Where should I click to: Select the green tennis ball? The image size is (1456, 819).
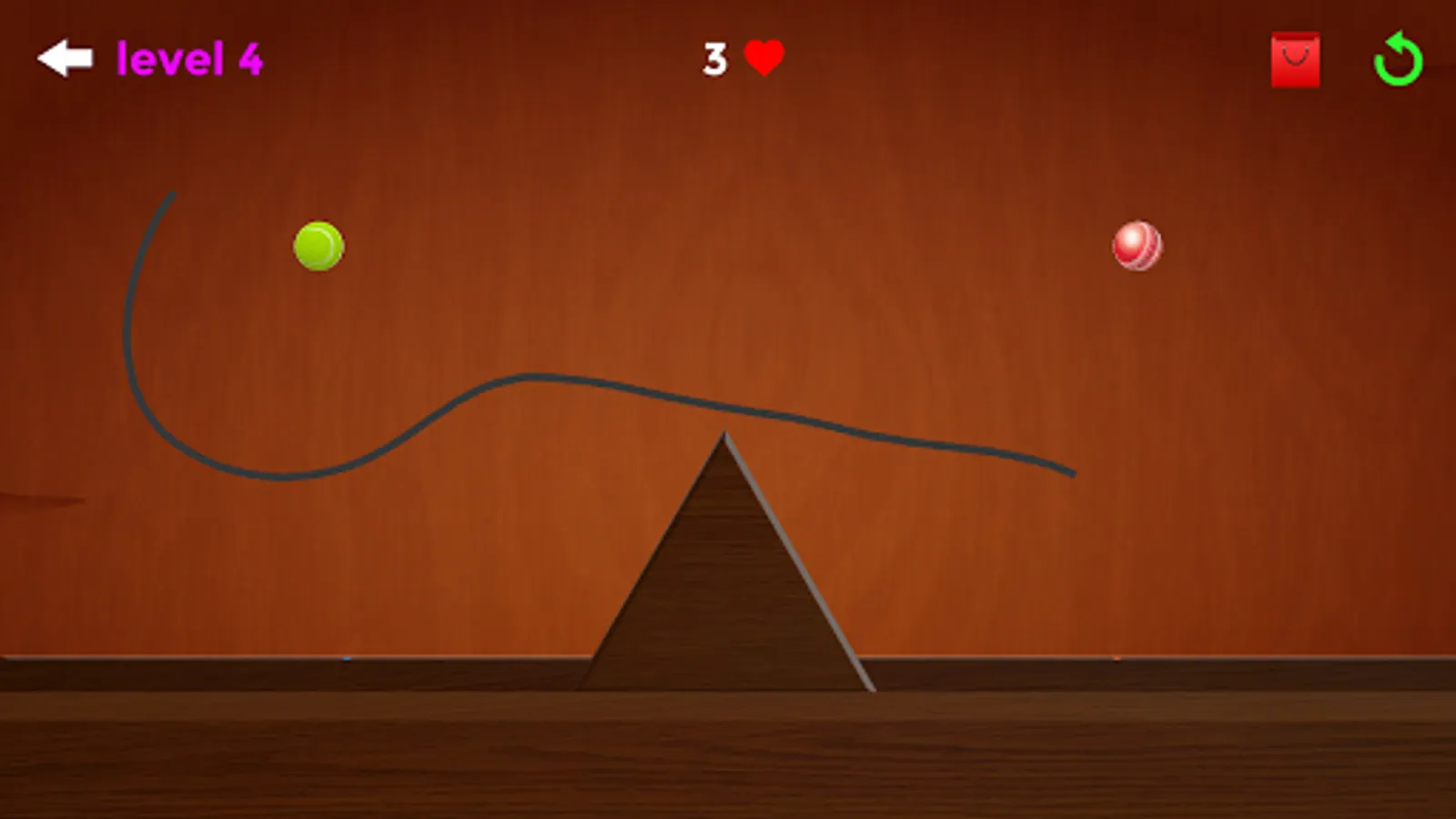pyautogui.click(x=318, y=246)
